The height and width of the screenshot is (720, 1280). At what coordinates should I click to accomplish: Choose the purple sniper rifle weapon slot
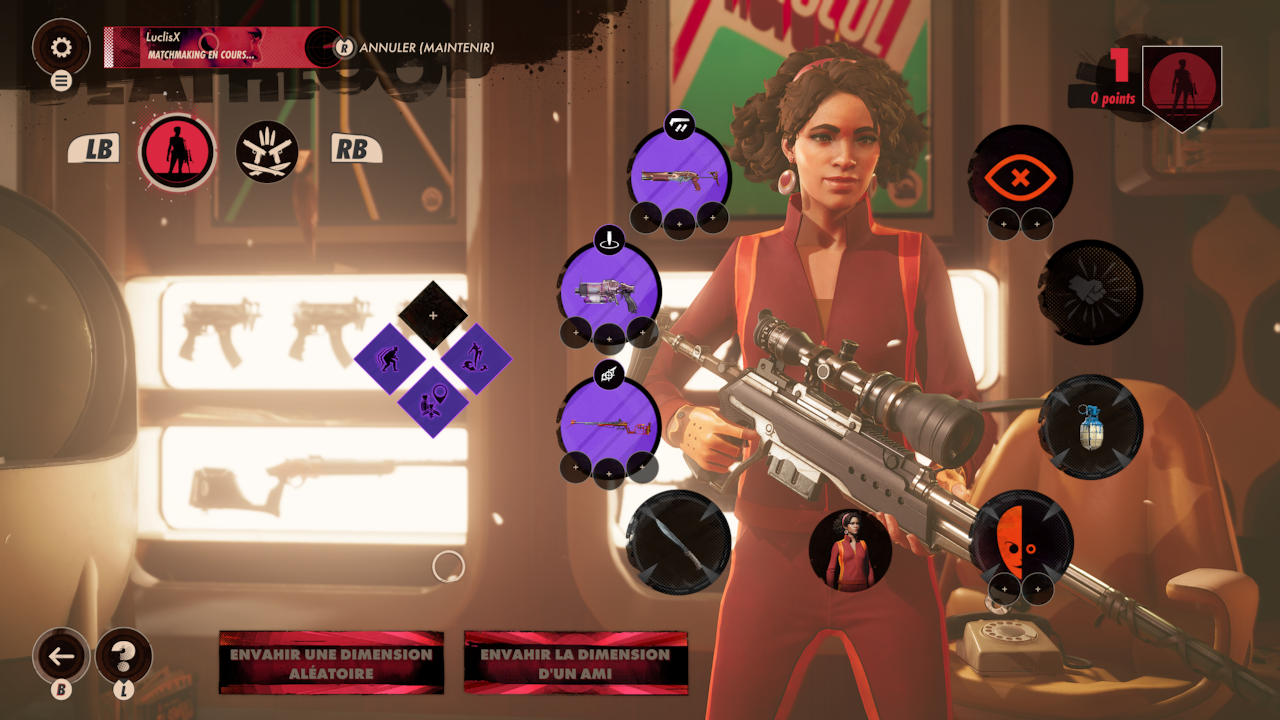click(x=609, y=423)
